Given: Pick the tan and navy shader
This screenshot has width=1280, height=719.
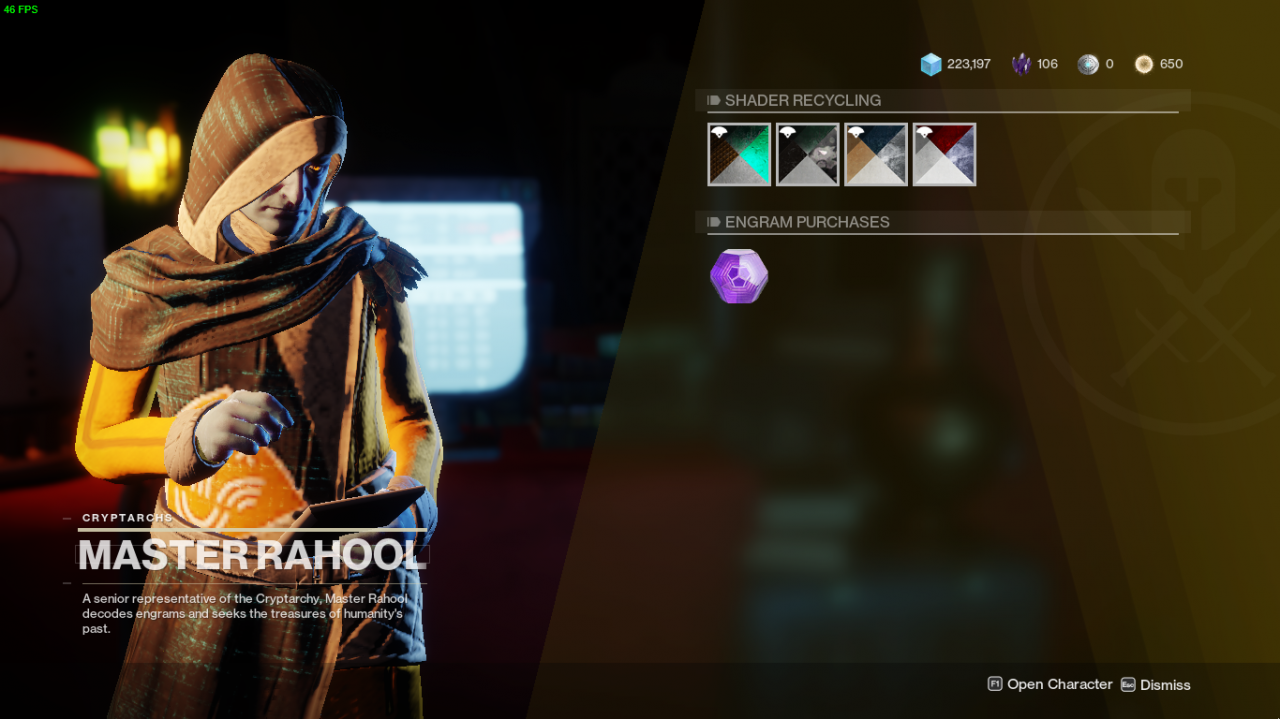Looking at the screenshot, I should tap(876, 154).
